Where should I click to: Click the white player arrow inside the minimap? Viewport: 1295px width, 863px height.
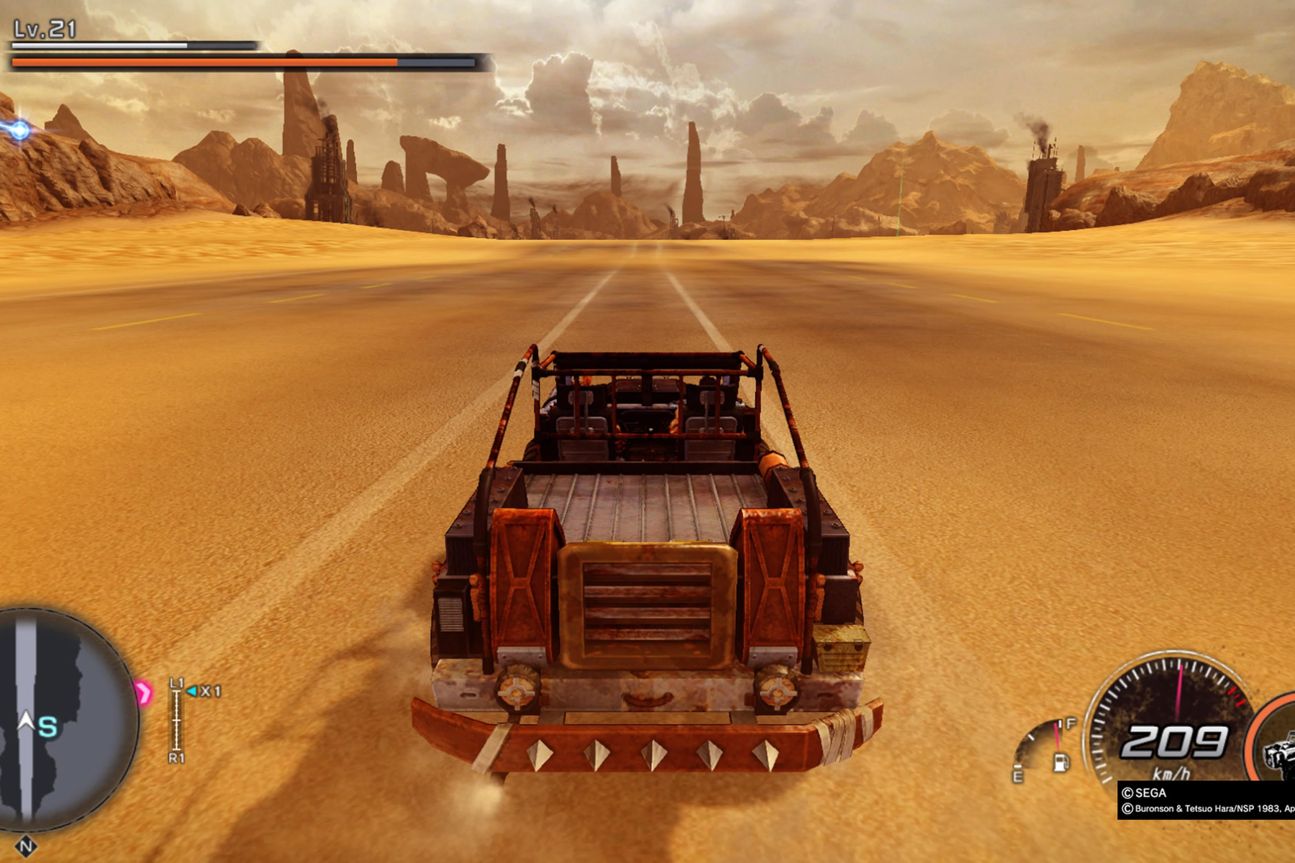[x=27, y=720]
